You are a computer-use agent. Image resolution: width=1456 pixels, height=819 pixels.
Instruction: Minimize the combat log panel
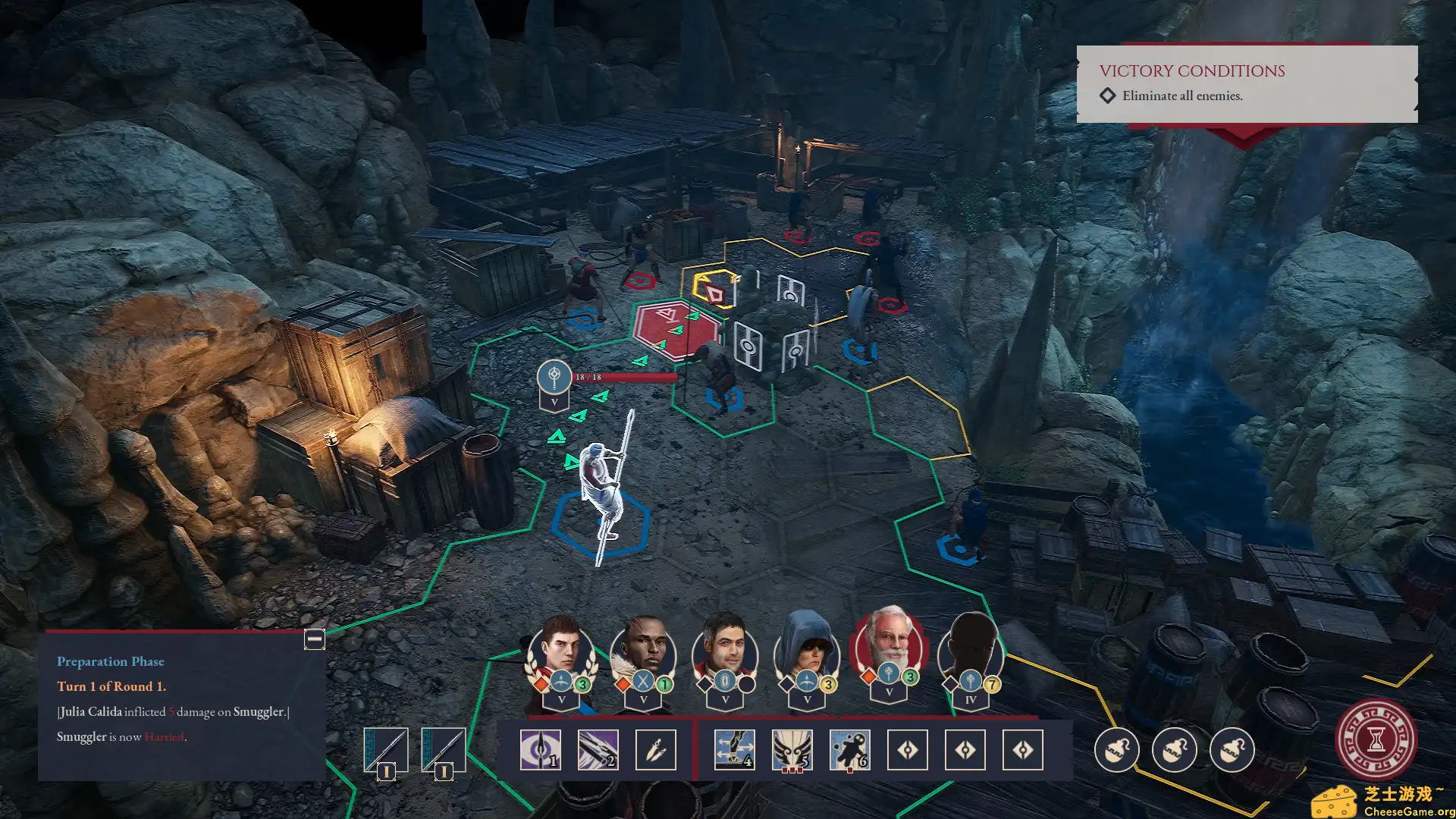(x=314, y=639)
